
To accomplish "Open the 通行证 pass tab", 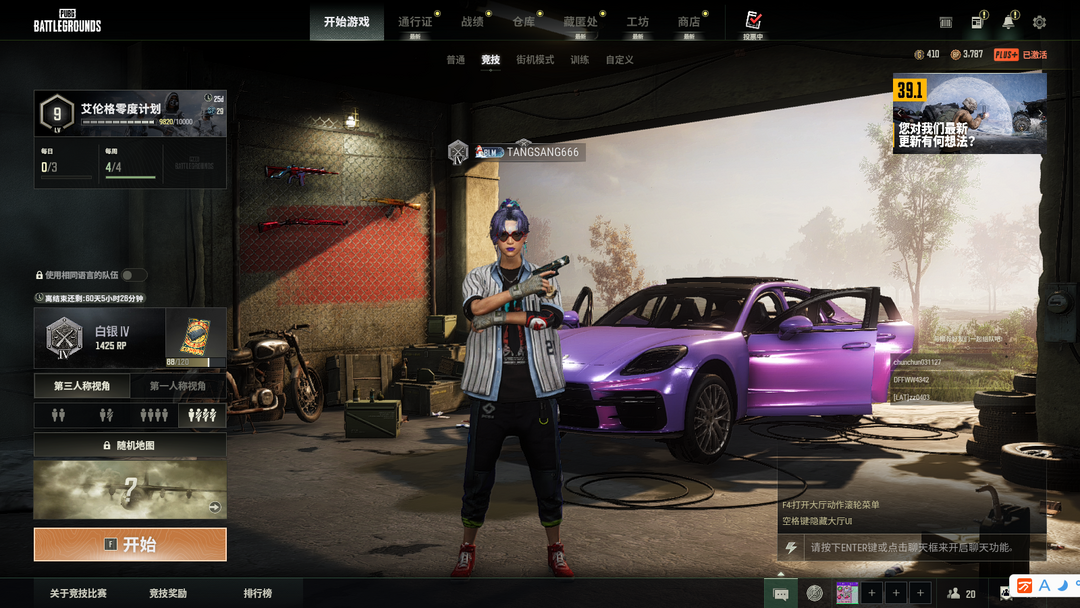I will point(415,22).
